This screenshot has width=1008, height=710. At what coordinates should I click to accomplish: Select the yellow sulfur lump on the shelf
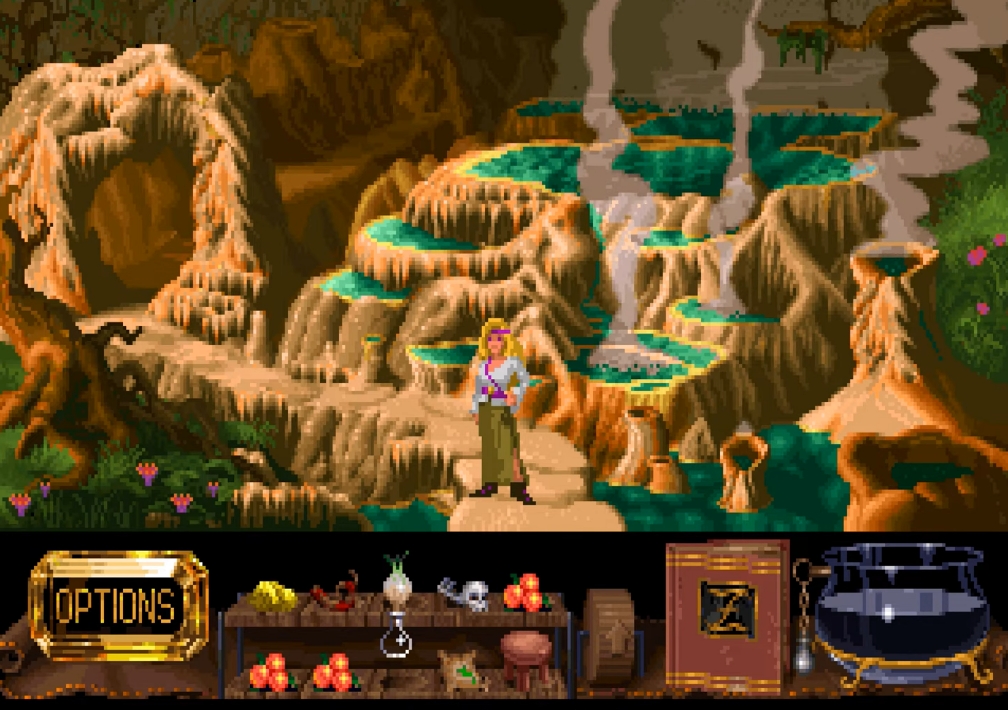tap(272, 596)
